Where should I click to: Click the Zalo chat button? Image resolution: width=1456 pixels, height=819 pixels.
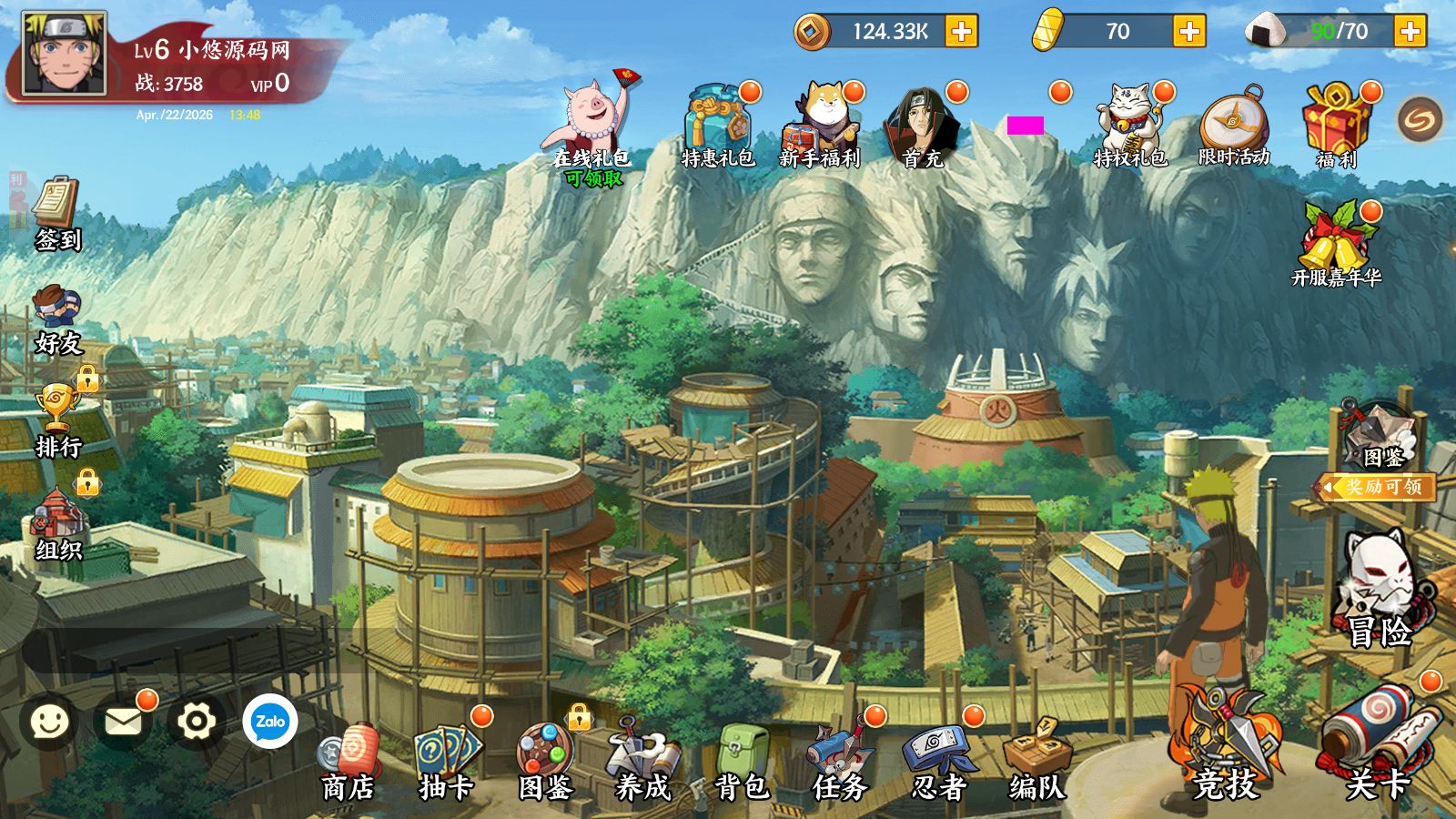270,722
